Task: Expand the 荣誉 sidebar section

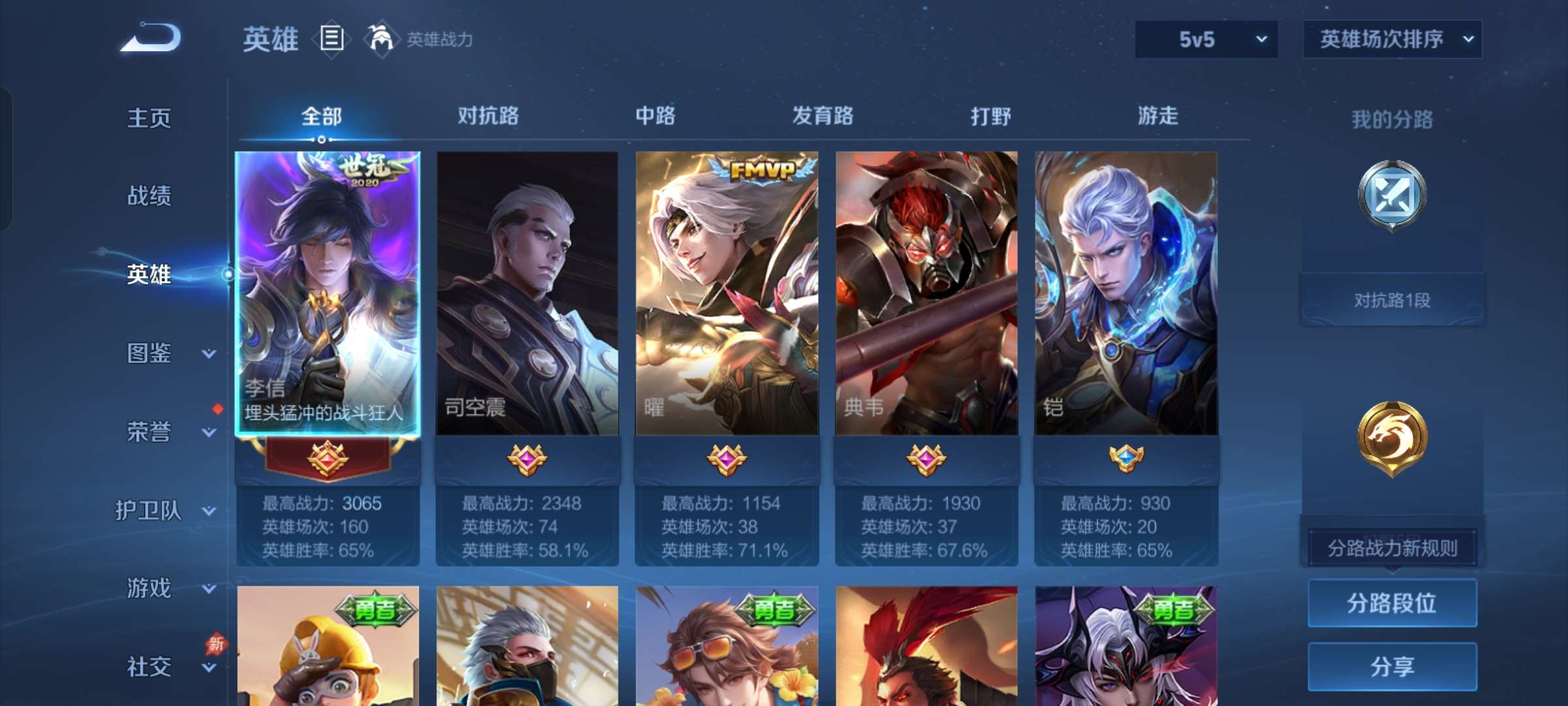Action: pyautogui.click(x=150, y=431)
